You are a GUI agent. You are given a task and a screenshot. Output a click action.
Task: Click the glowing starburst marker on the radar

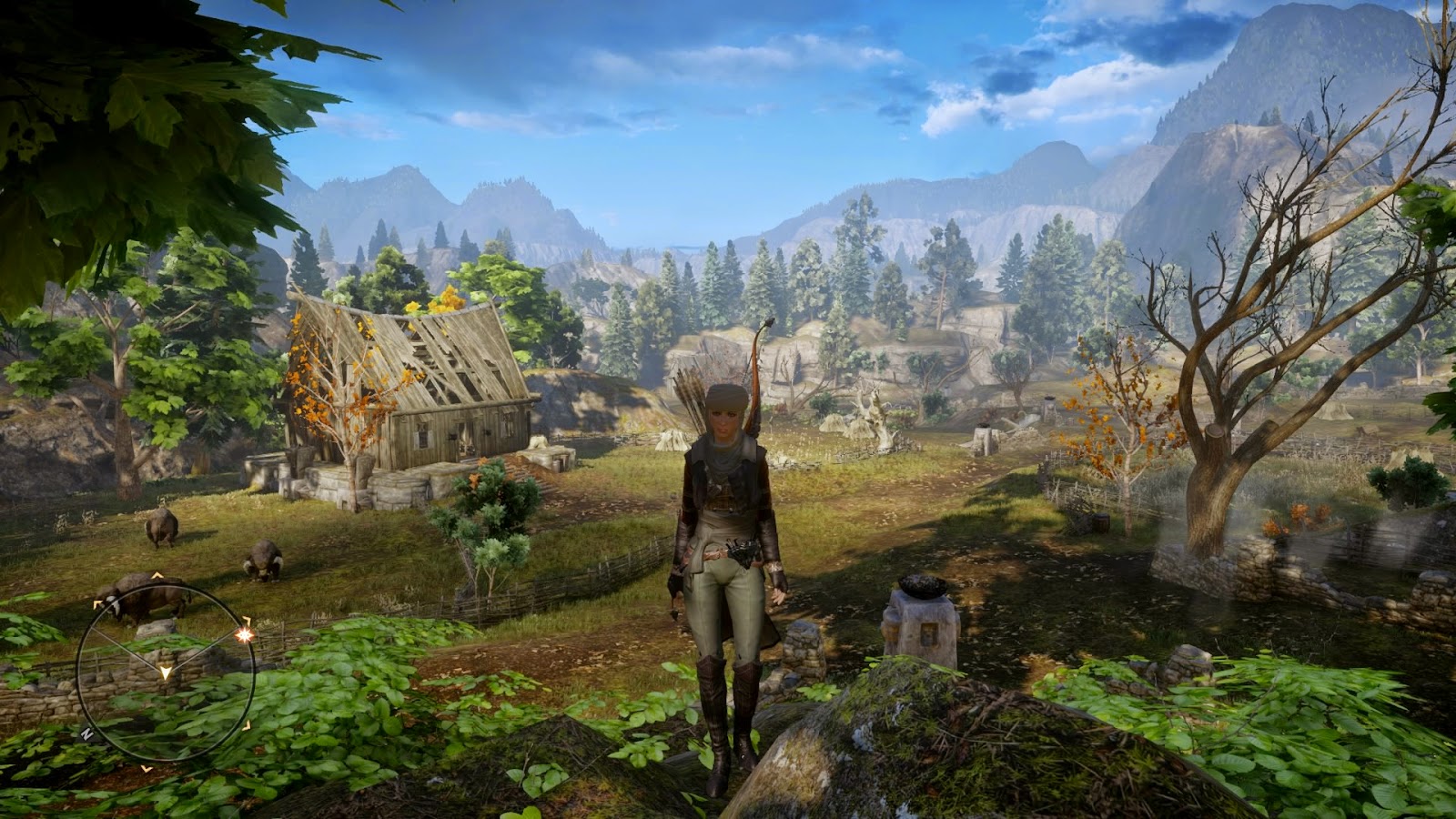(243, 635)
